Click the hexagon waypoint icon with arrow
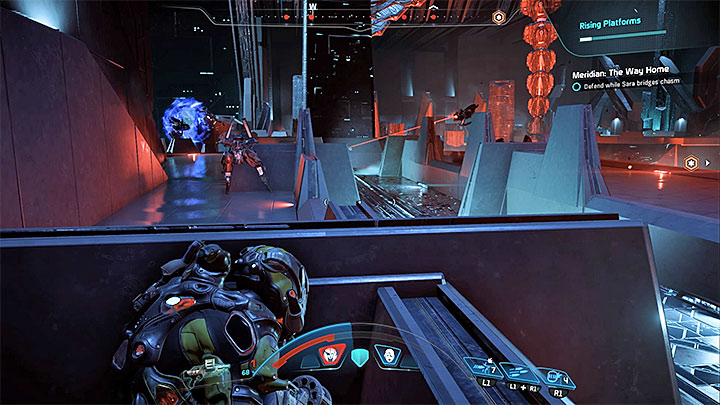 [x=690, y=161]
